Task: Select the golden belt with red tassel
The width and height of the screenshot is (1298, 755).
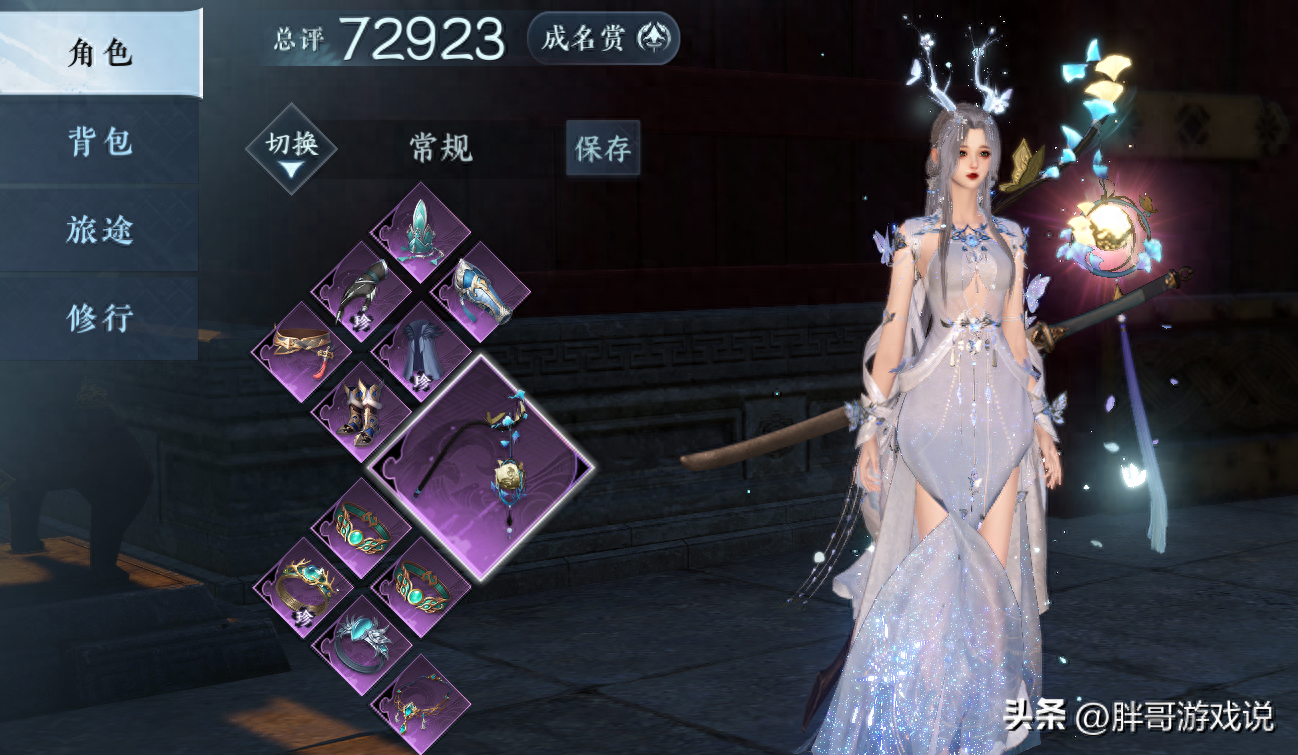Action: pos(301,351)
